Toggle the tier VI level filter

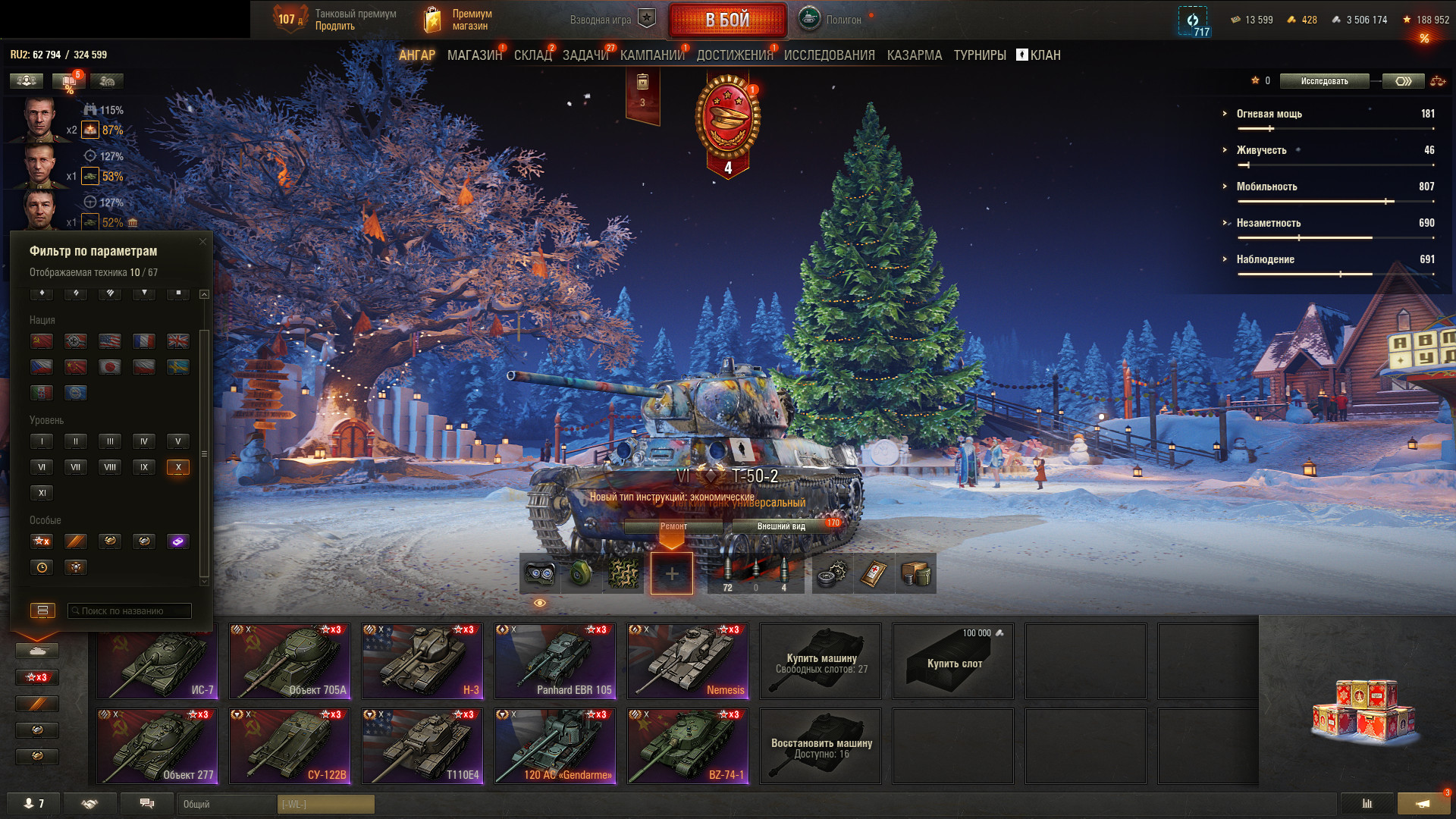pos(42,467)
